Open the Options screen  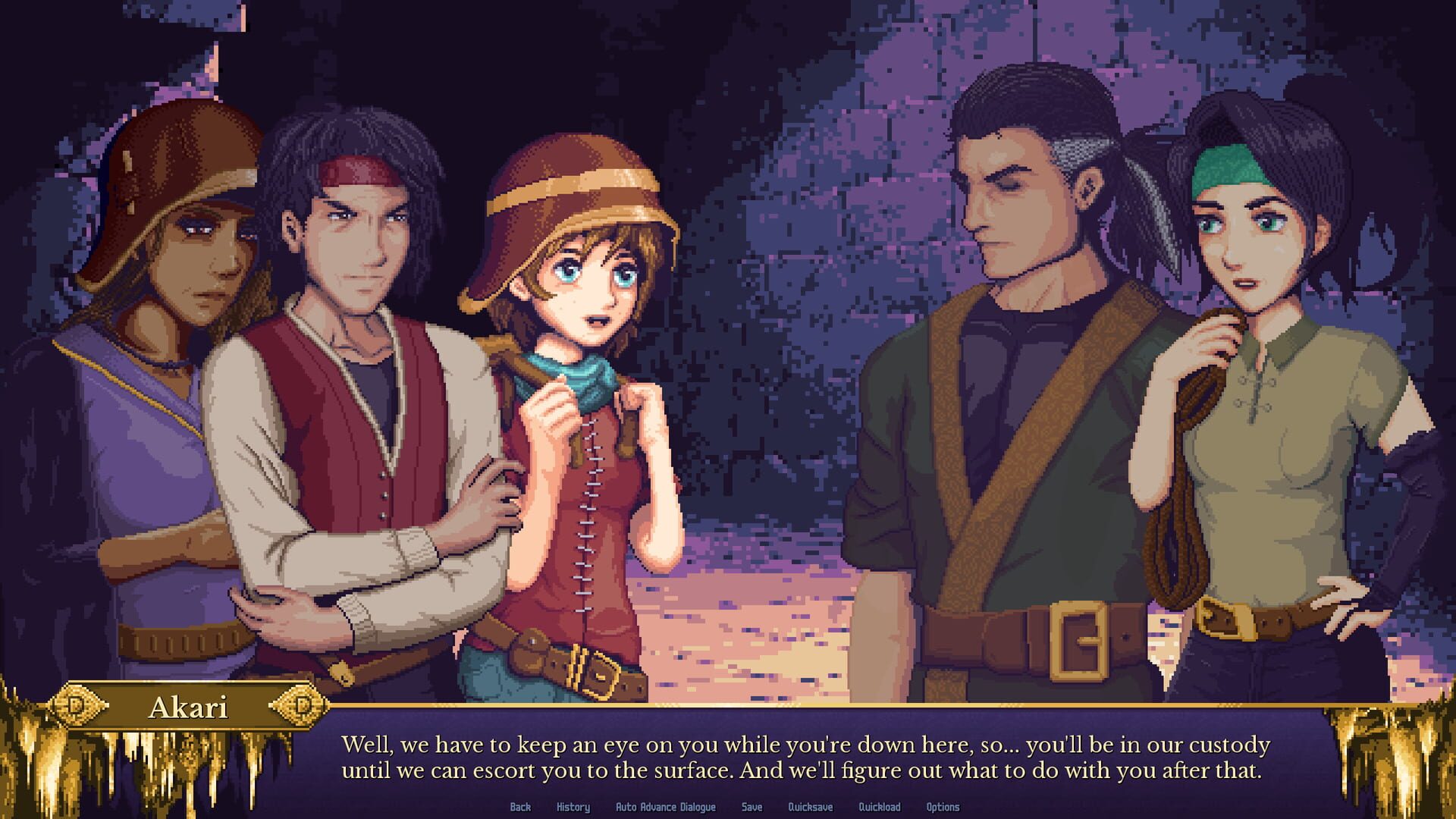[x=943, y=808]
